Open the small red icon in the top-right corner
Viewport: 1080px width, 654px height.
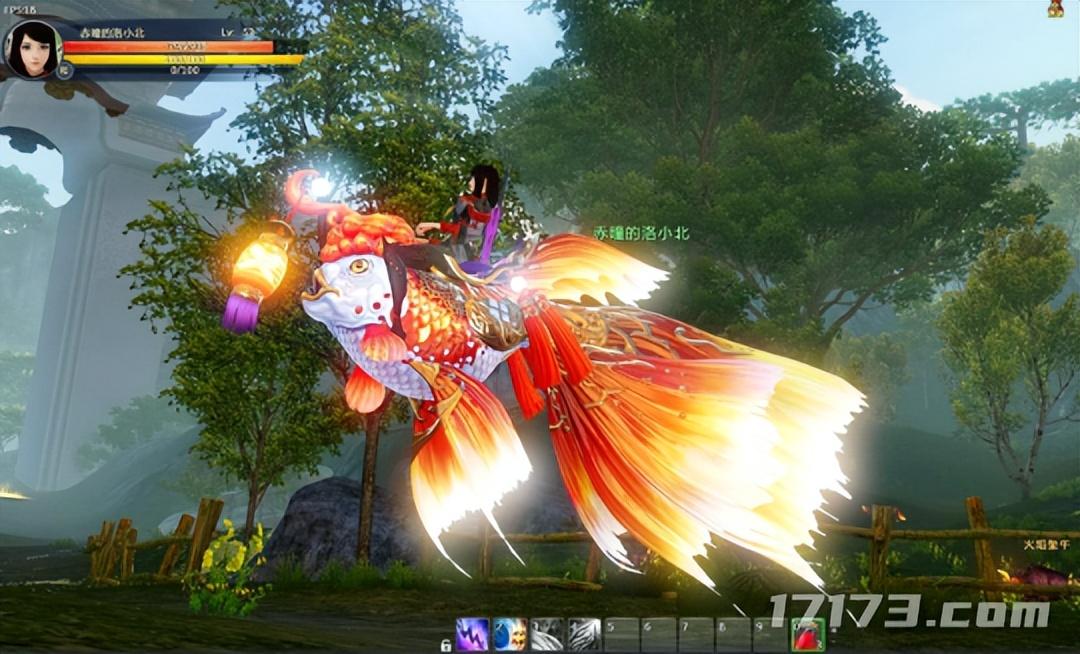coord(1055,9)
